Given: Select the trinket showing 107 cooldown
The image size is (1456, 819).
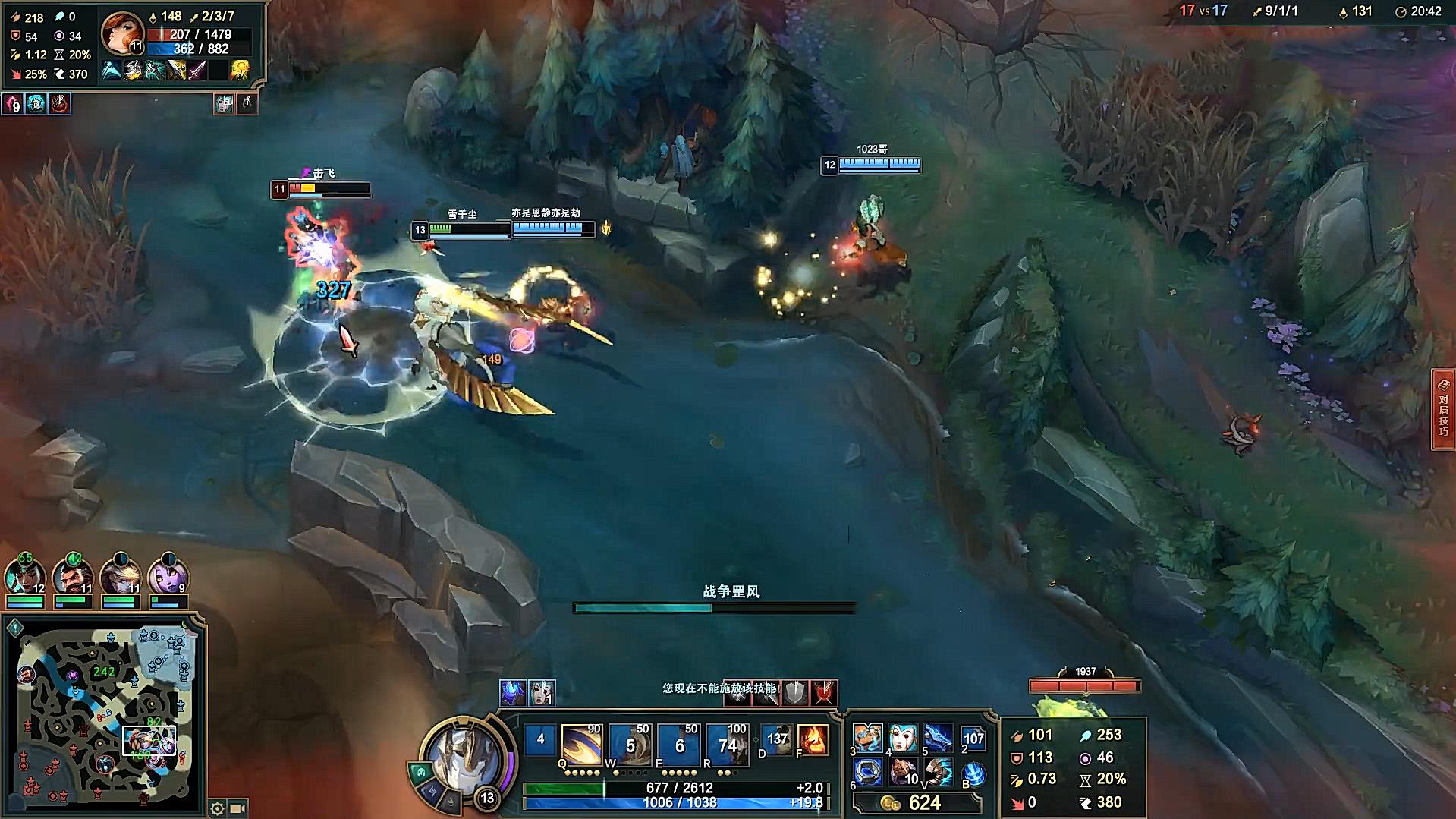Looking at the screenshot, I should click(973, 739).
